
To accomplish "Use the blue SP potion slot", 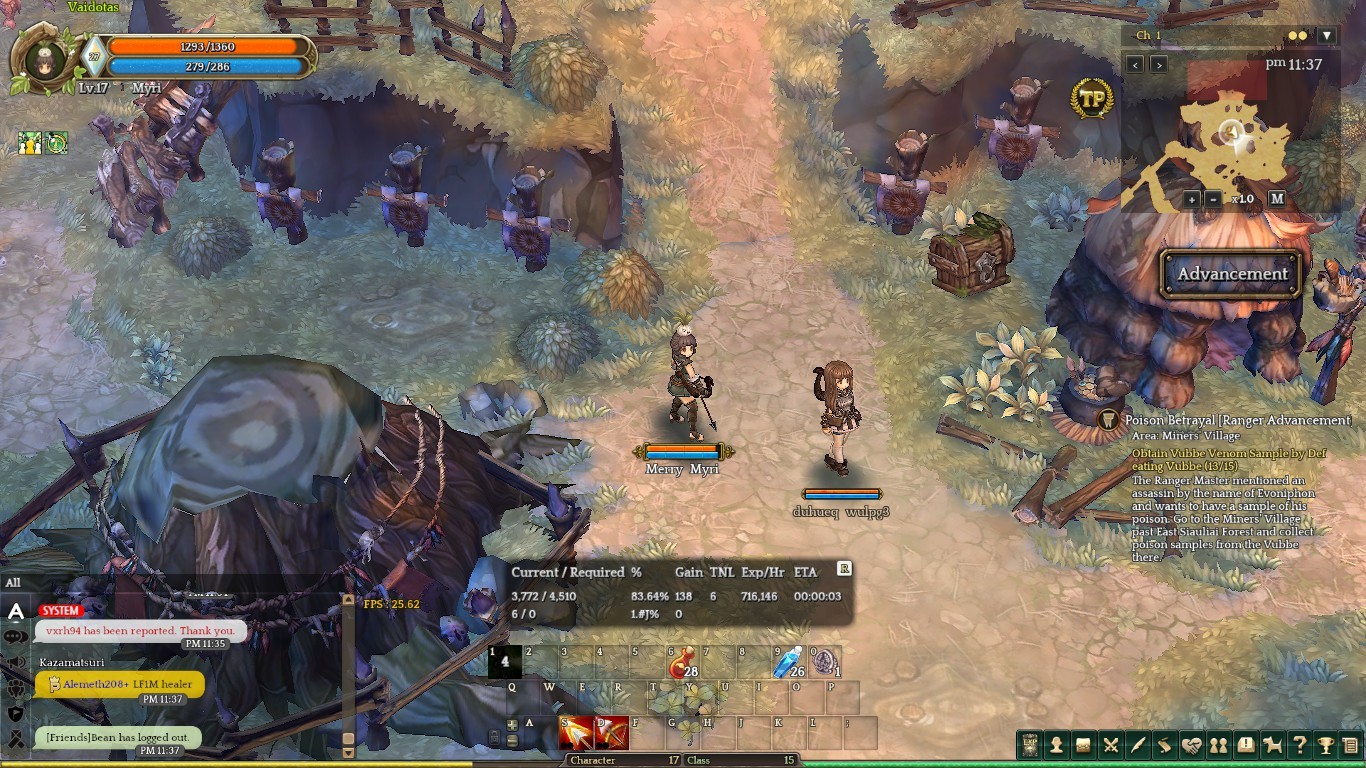I will [790, 662].
